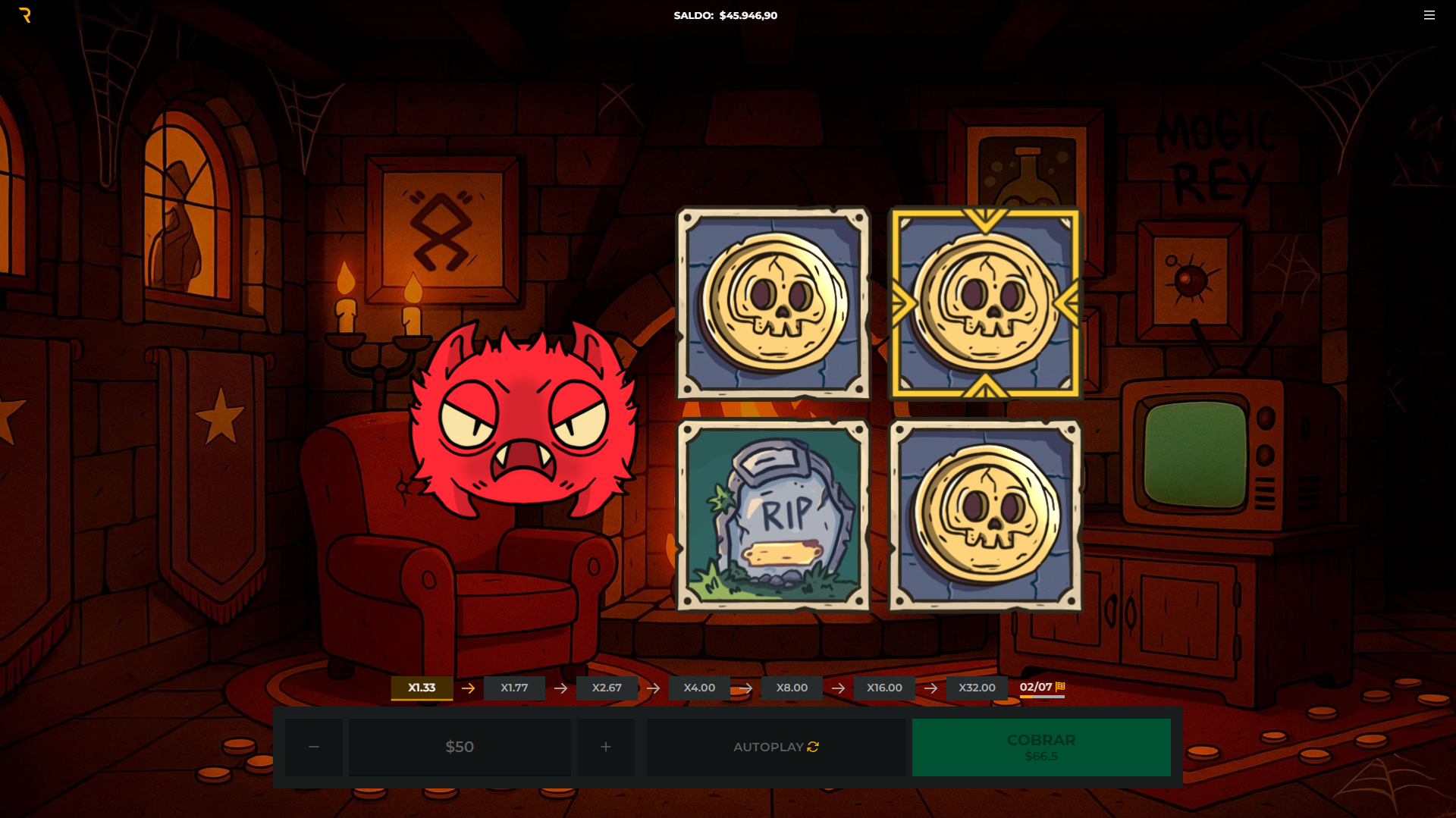
Task: Pick the gold-highlighted skull coin tile
Action: (x=985, y=303)
